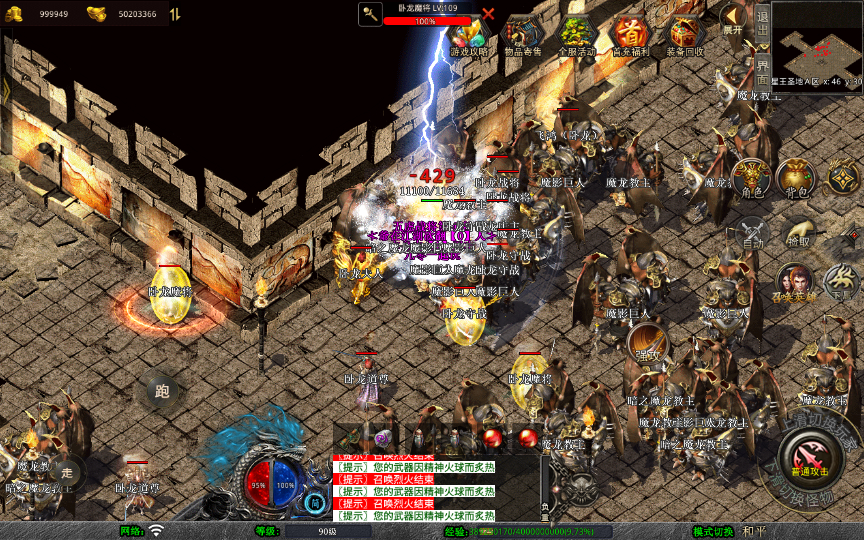Click the 退出 exit button

tap(763, 20)
